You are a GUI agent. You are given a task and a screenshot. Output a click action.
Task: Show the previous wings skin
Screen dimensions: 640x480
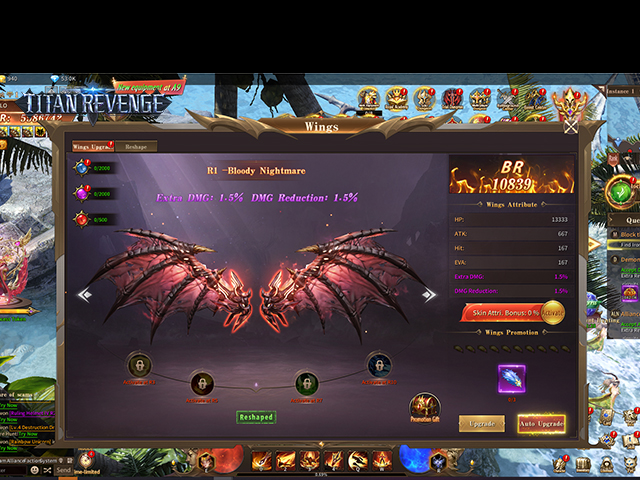pyautogui.click(x=85, y=294)
